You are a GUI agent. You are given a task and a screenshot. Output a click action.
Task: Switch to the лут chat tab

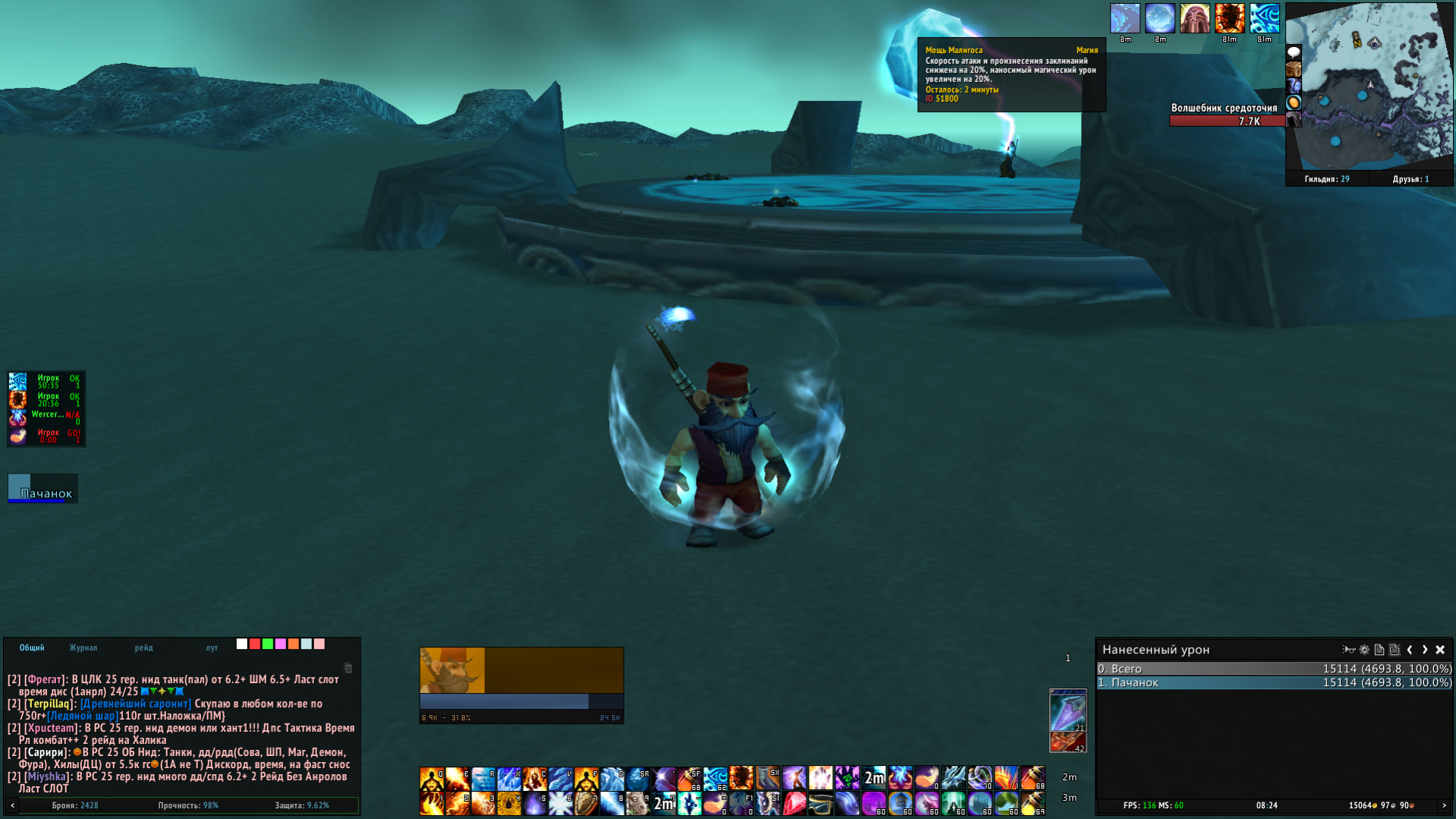[x=212, y=647]
